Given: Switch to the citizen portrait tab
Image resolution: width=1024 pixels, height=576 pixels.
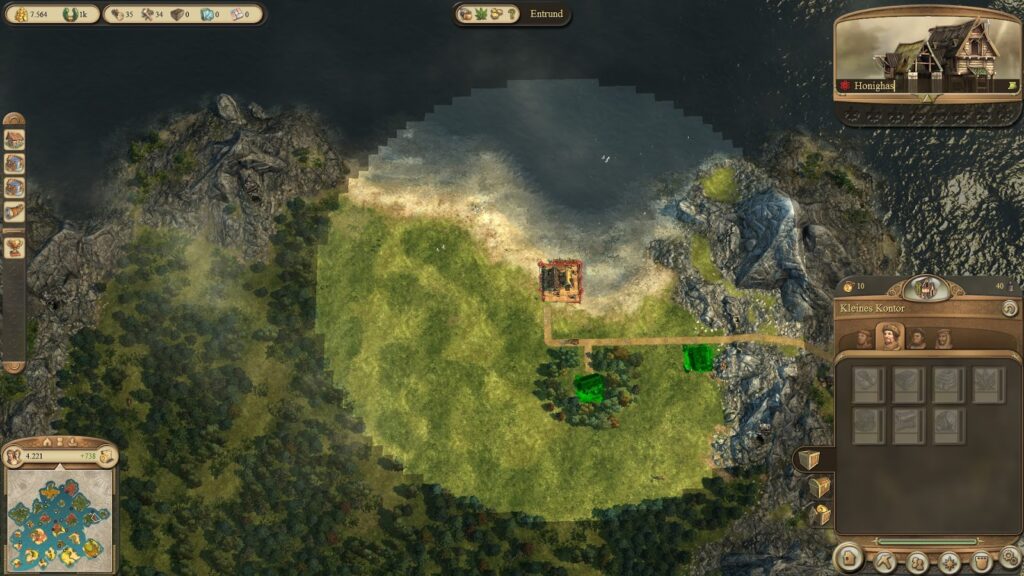Looking at the screenshot, I should 890,337.
